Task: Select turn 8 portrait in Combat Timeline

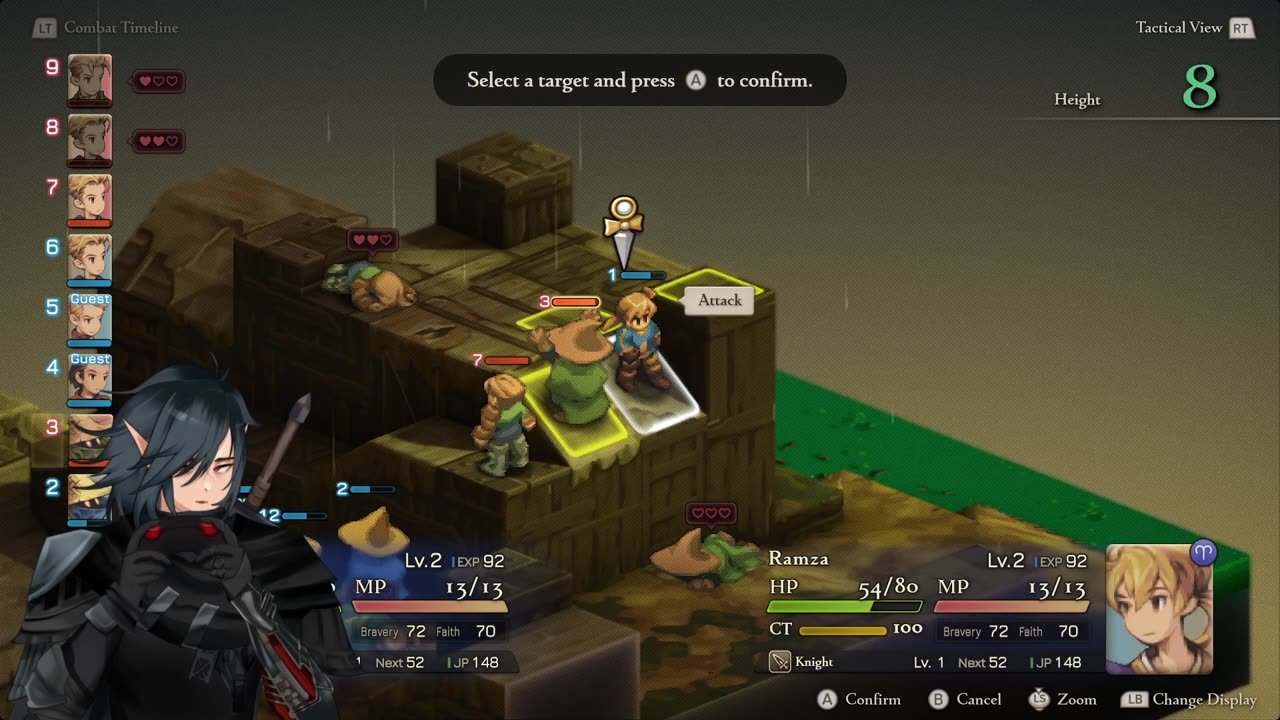Action: [x=89, y=139]
